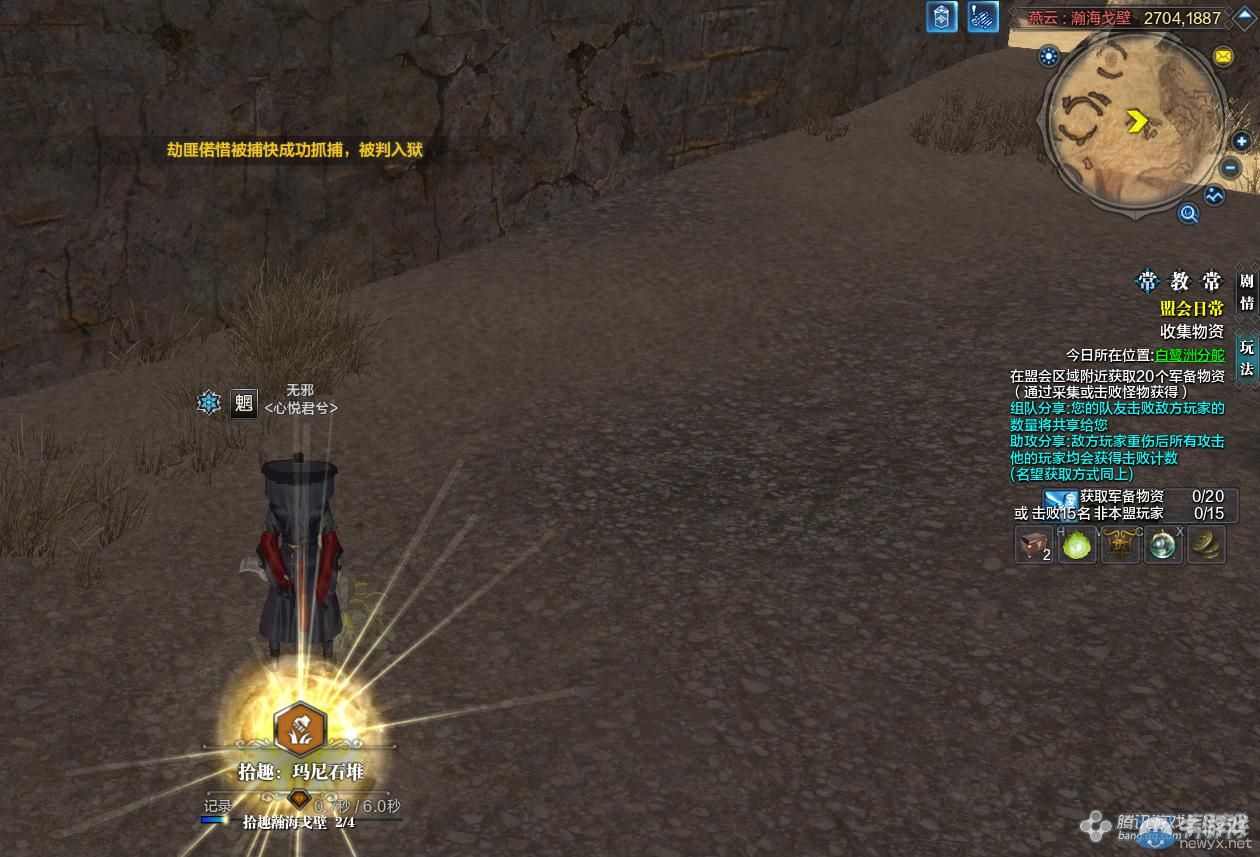The height and width of the screenshot is (857, 1260).
Task: Toggle the sun icon beside the minimap
Action: [x=1048, y=56]
